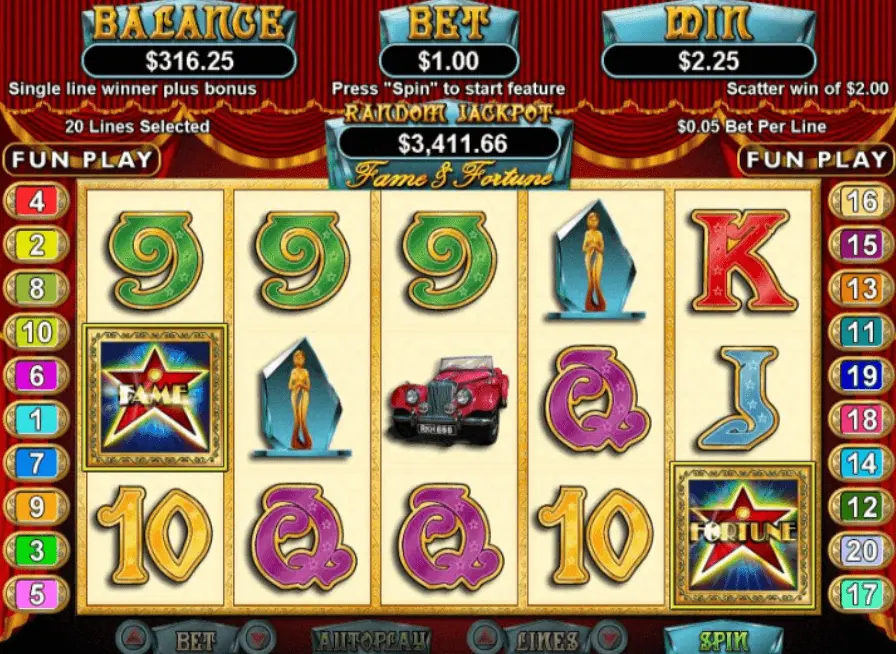This screenshot has width=896, height=654.
Task: Pick the payline 19 marker
Action: click(x=861, y=376)
